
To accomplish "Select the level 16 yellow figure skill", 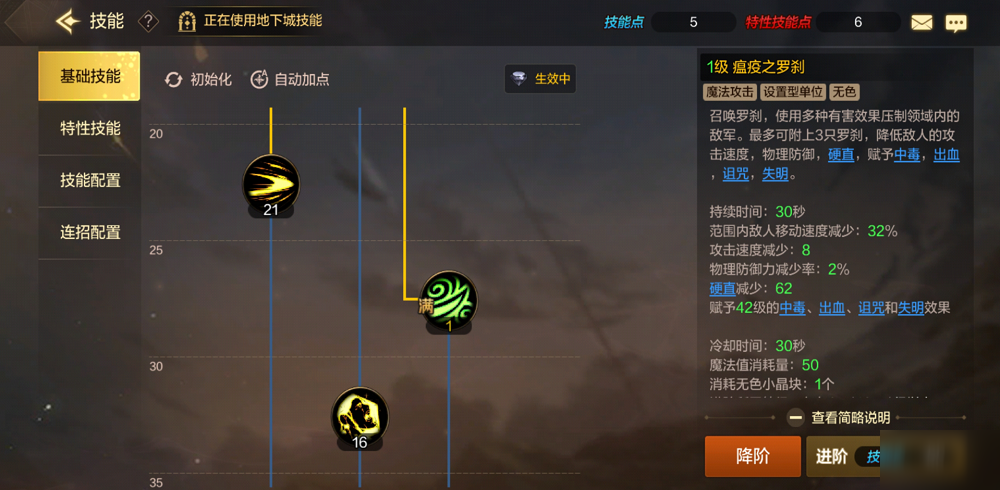I will 360,416.
